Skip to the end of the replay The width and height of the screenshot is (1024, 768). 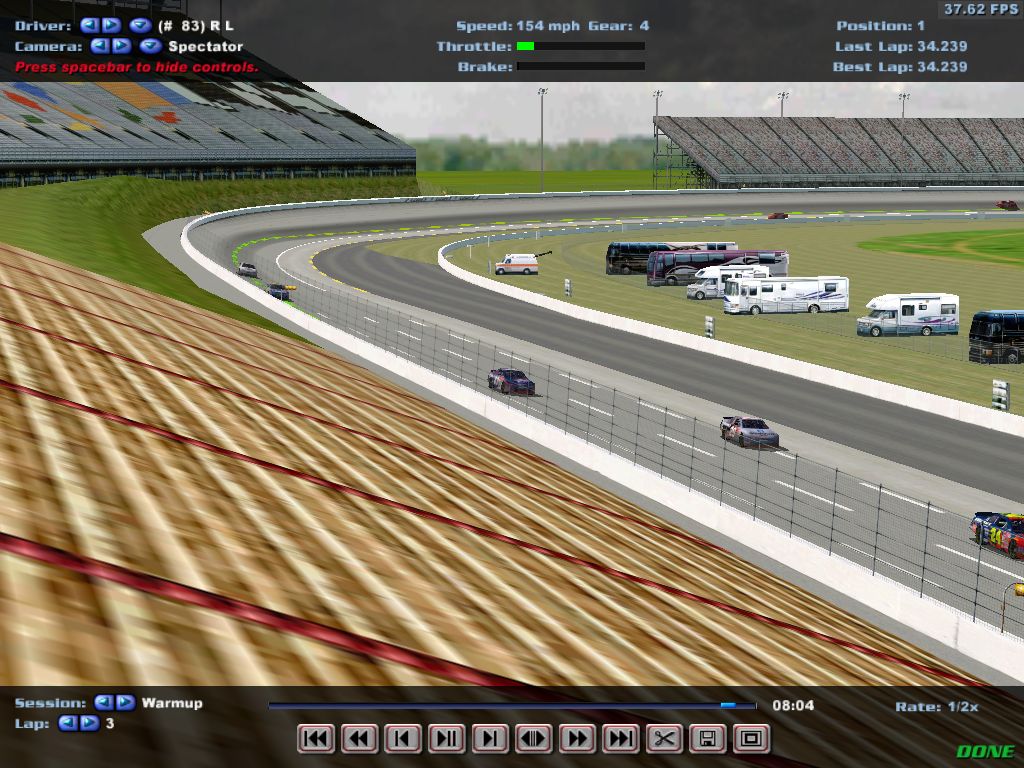point(620,739)
